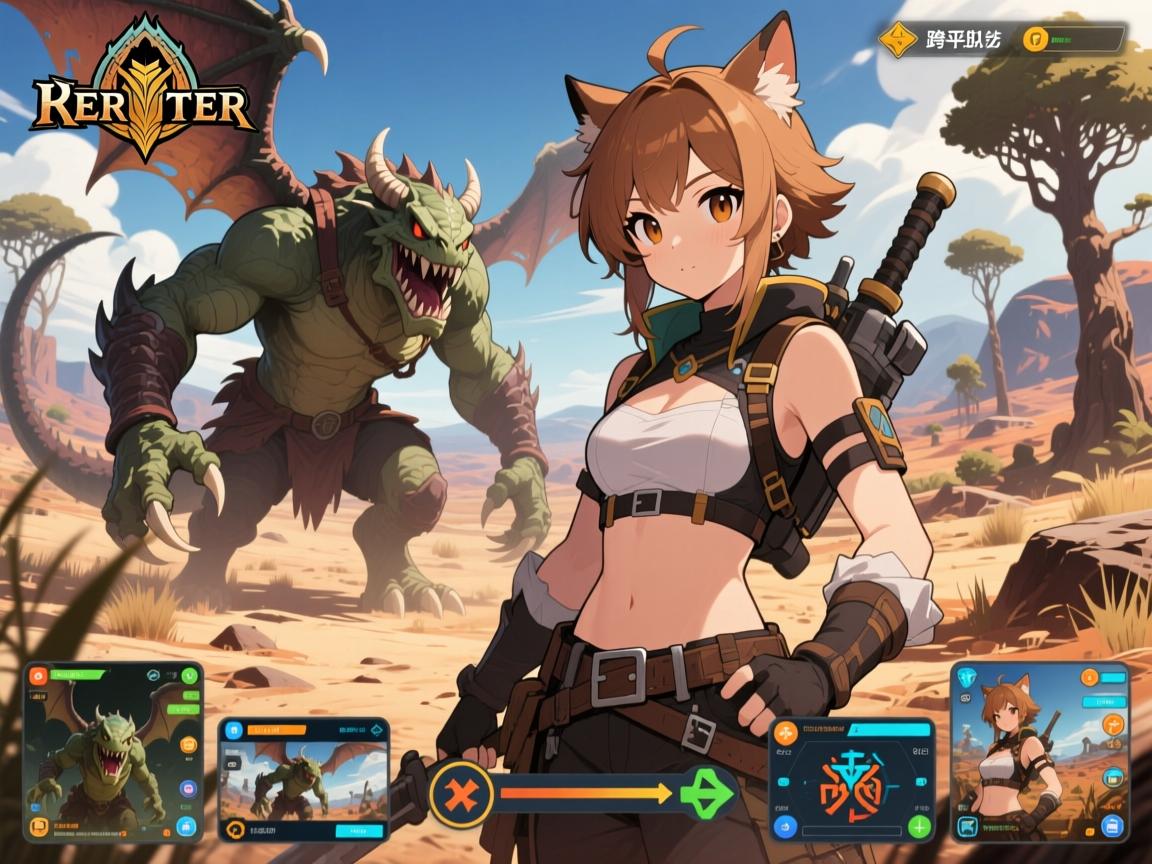The width and height of the screenshot is (1152, 864).
Task: Click the blue diamond gem on character card
Action: pos(967,677)
